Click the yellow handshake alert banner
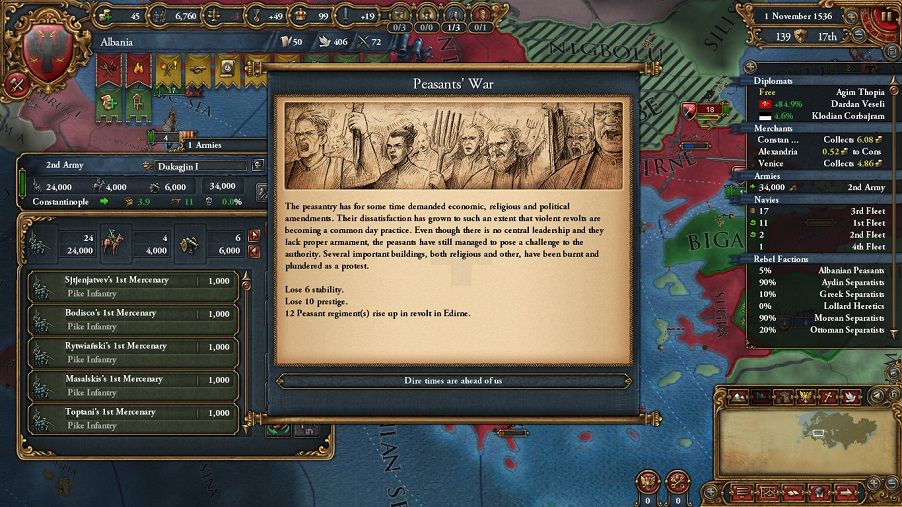Image resolution: width=902 pixels, height=507 pixels. [198, 70]
